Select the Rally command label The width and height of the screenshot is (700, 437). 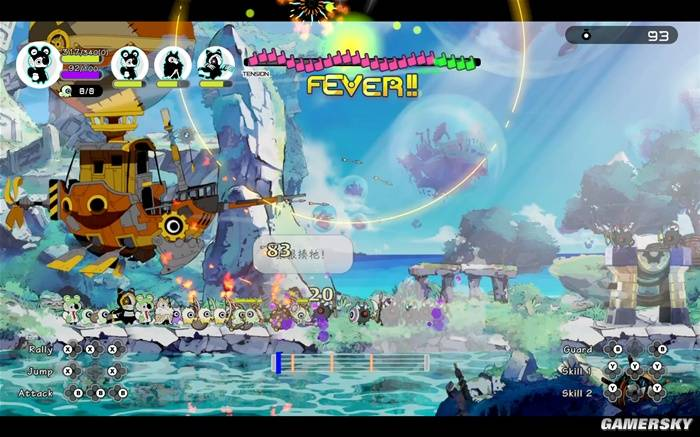click(40, 349)
